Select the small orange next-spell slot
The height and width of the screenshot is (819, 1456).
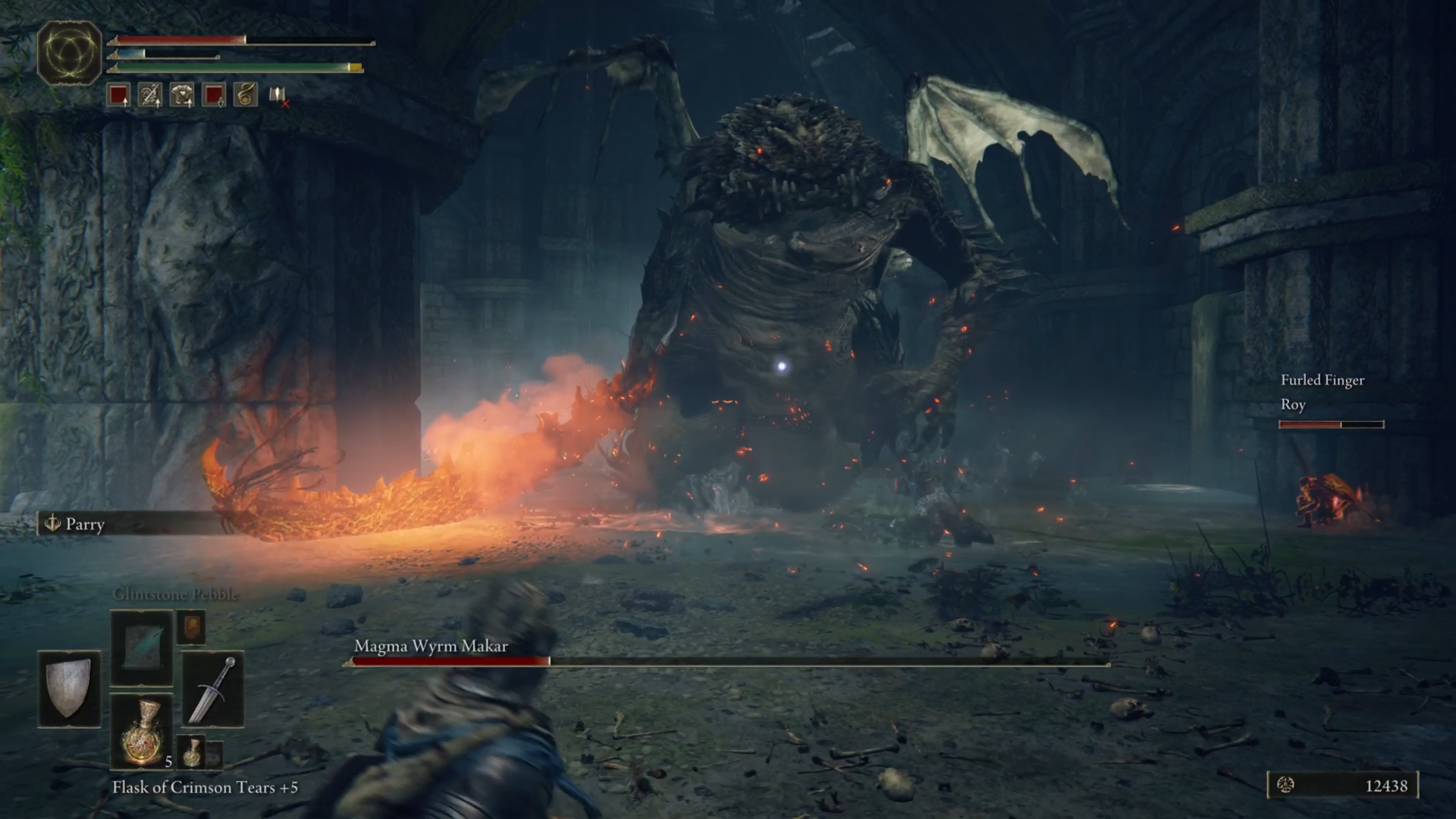tap(191, 627)
